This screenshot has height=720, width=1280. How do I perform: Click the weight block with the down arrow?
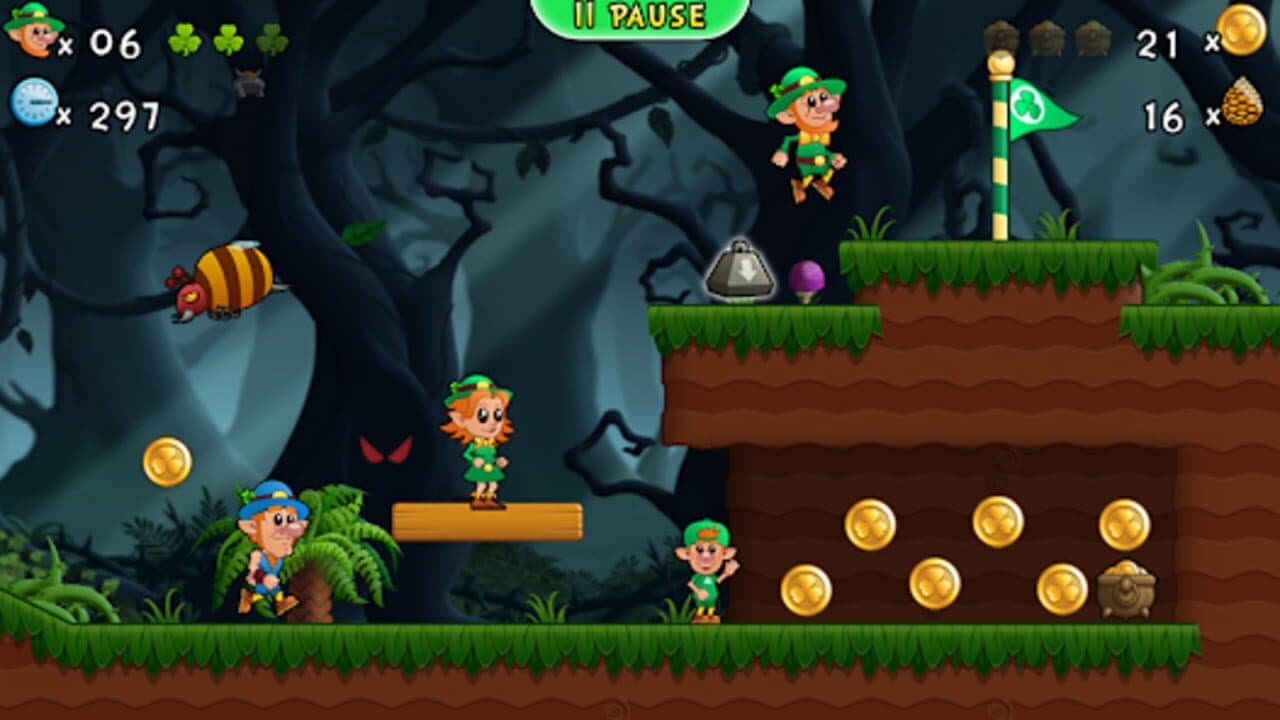[742, 272]
